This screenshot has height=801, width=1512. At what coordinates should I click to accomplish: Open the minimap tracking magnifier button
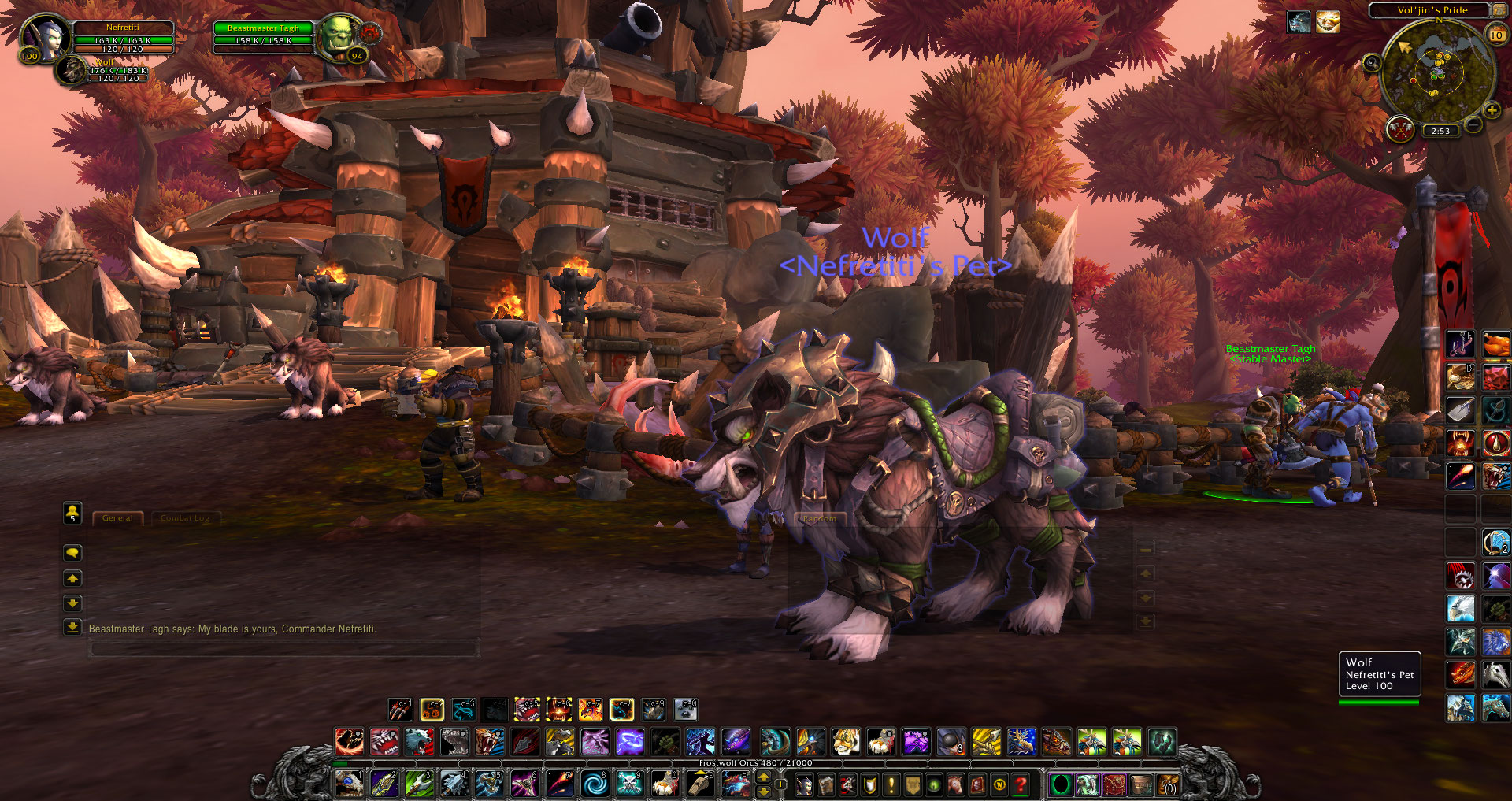pos(1372,63)
